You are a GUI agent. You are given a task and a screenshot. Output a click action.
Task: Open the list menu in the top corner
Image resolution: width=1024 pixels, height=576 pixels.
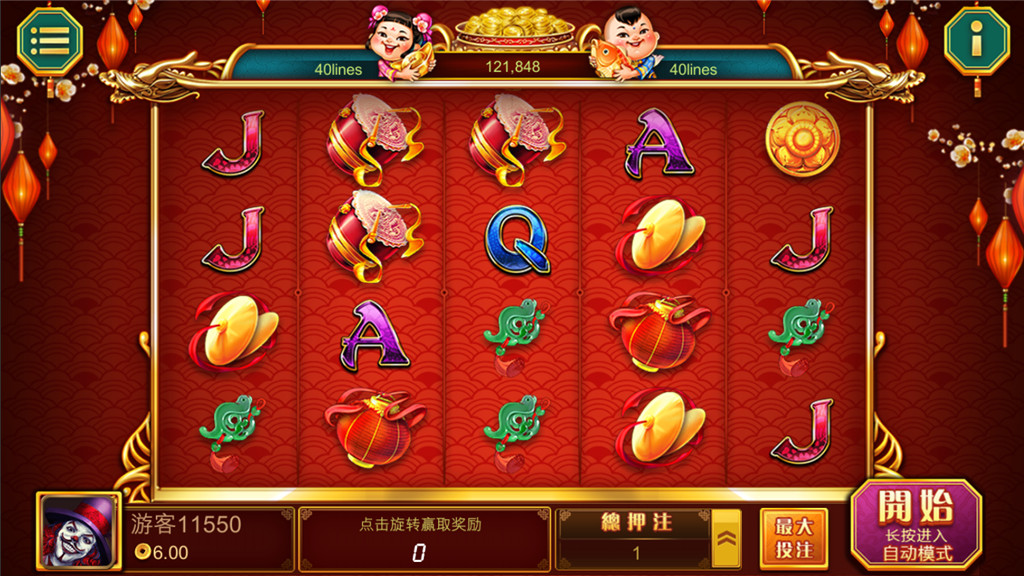coord(50,40)
